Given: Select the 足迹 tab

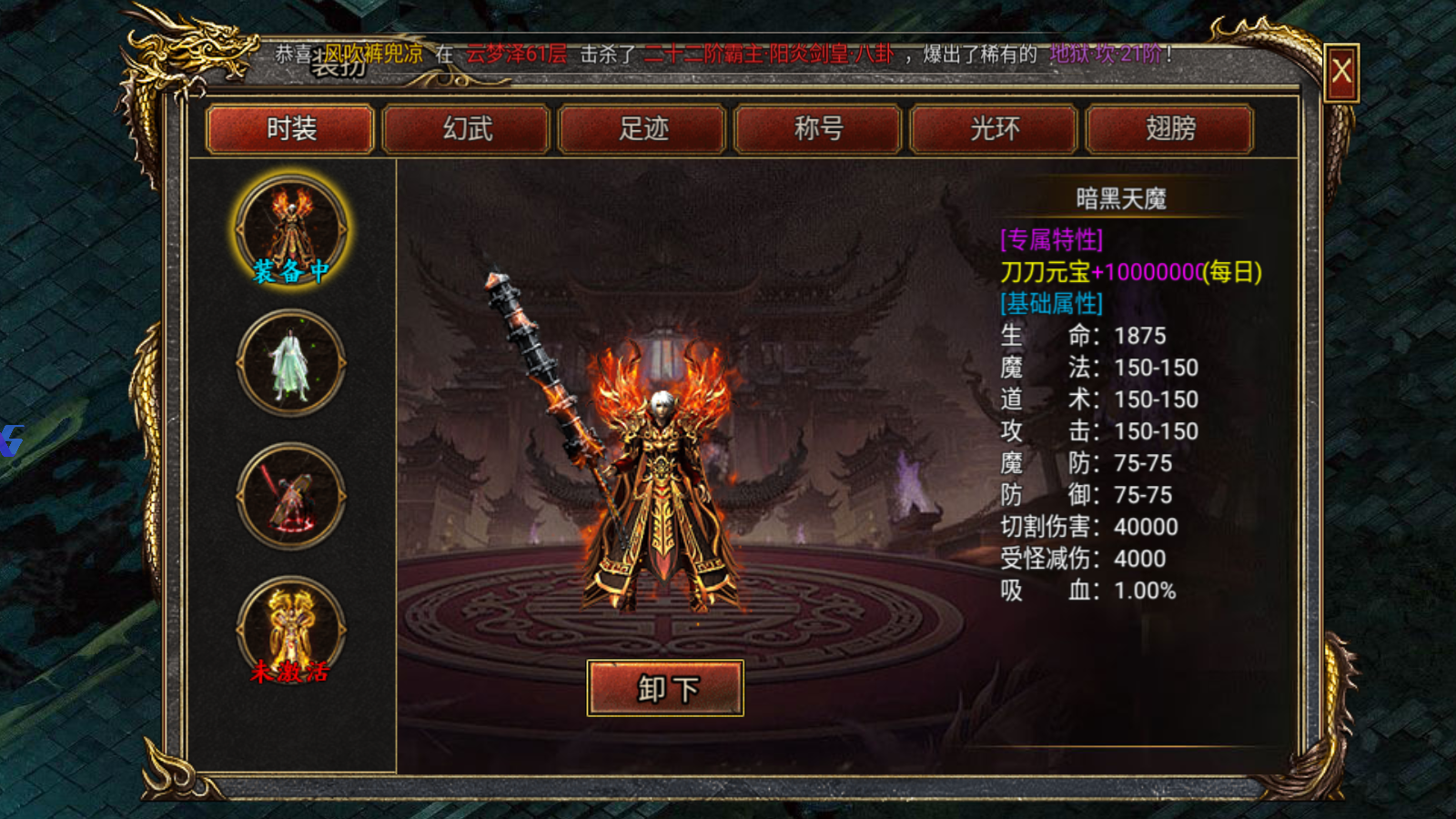Looking at the screenshot, I should [x=643, y=129].
